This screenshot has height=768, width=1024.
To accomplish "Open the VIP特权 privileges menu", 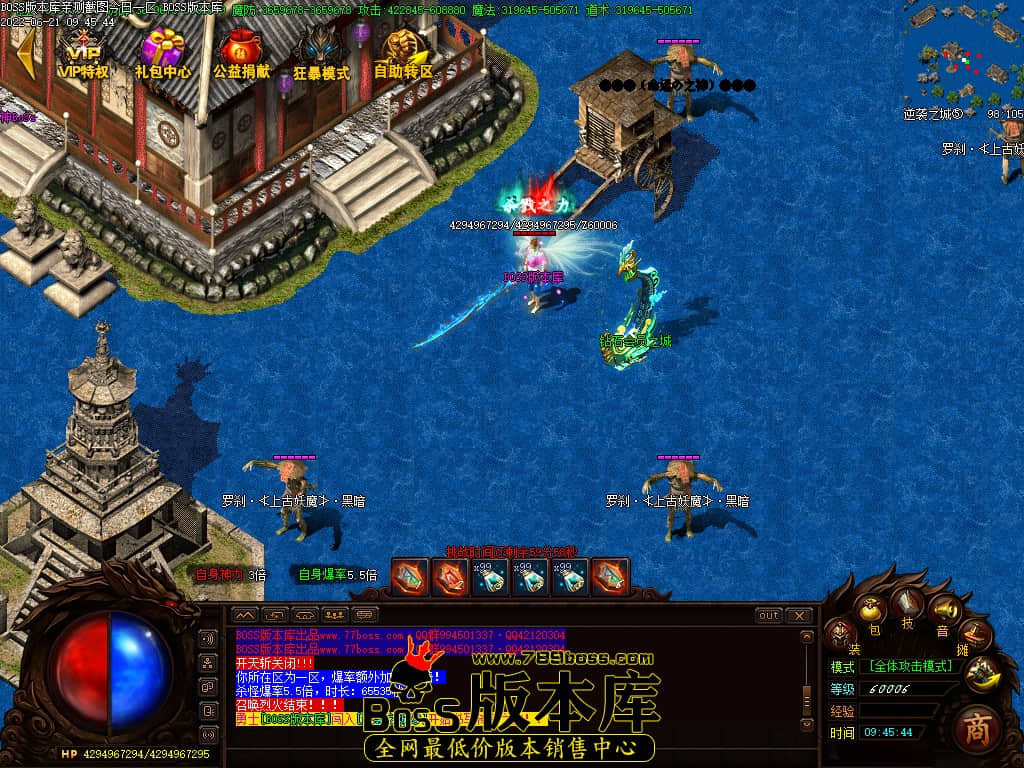I will point(83,53).
